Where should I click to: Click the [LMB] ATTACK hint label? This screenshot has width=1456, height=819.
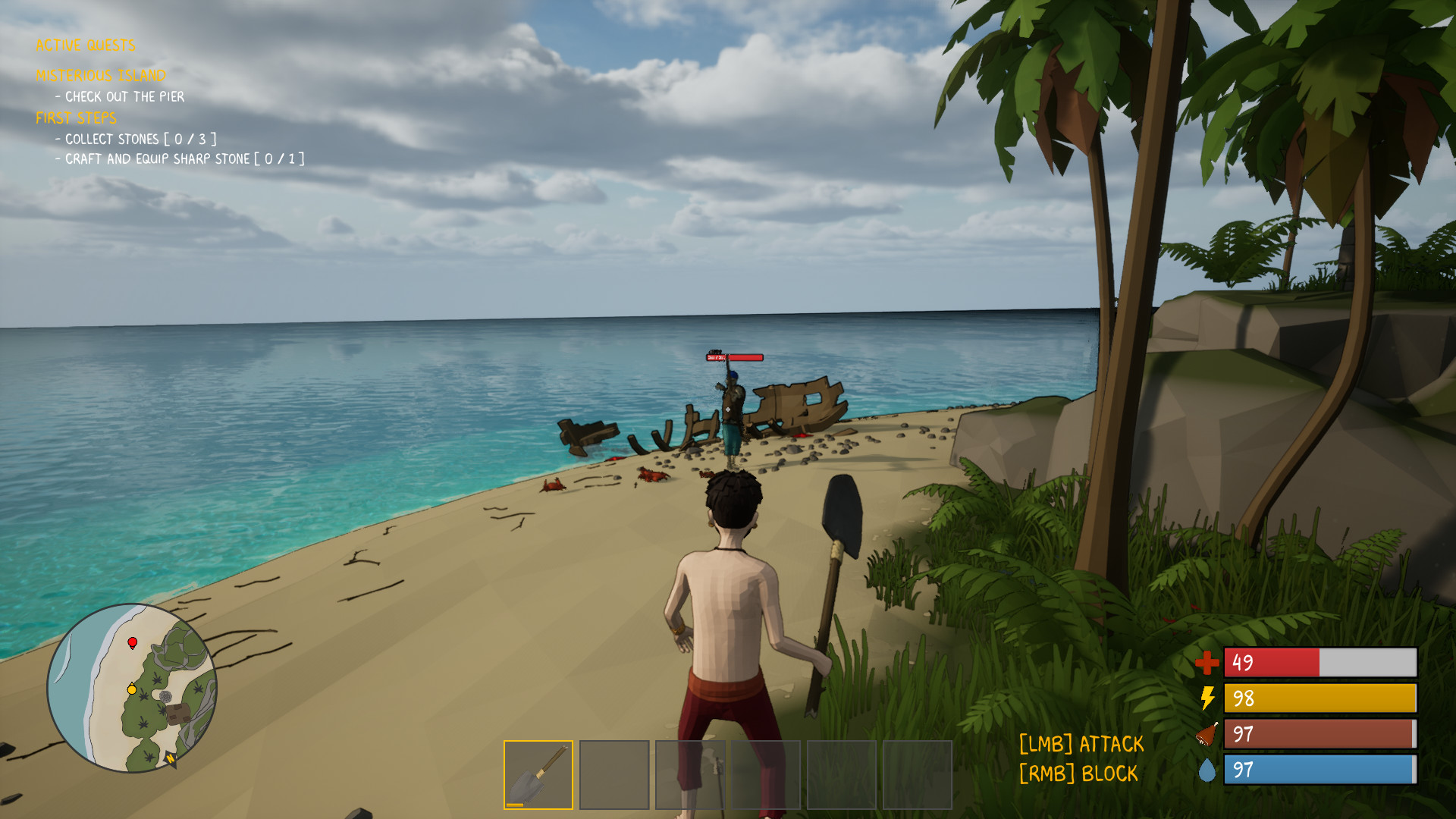pos(1082,745)
